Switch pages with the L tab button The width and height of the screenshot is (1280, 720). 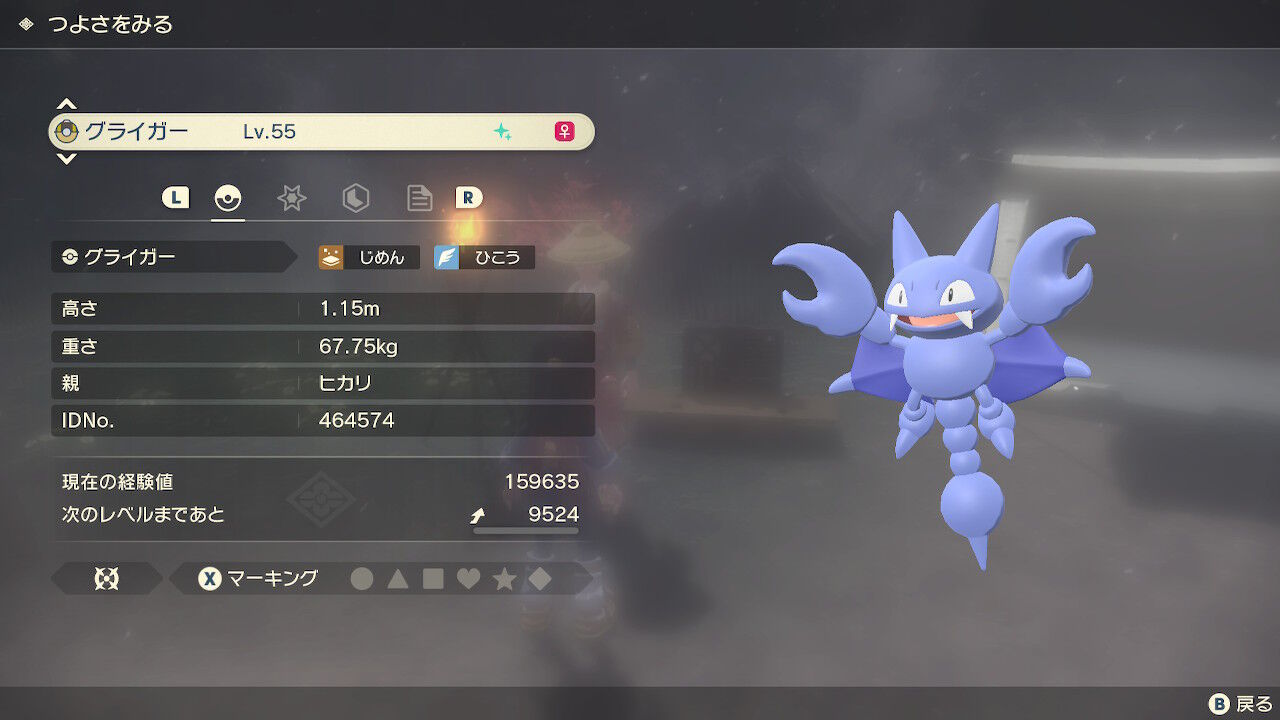pyautogui.click(x=175, y=198)
